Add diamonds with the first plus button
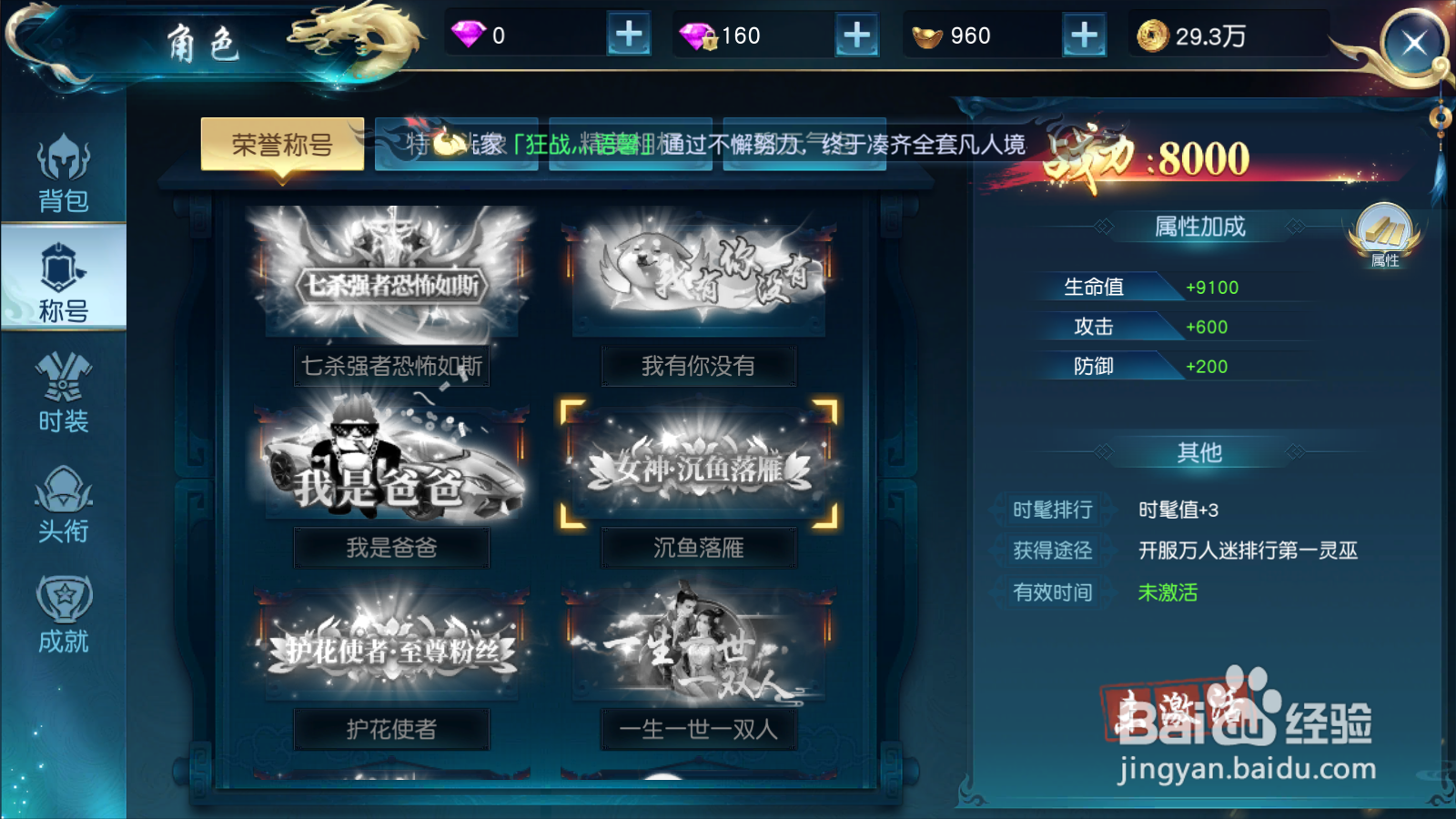Viewport: 1456px width, 819px height. tap(631, 35)
